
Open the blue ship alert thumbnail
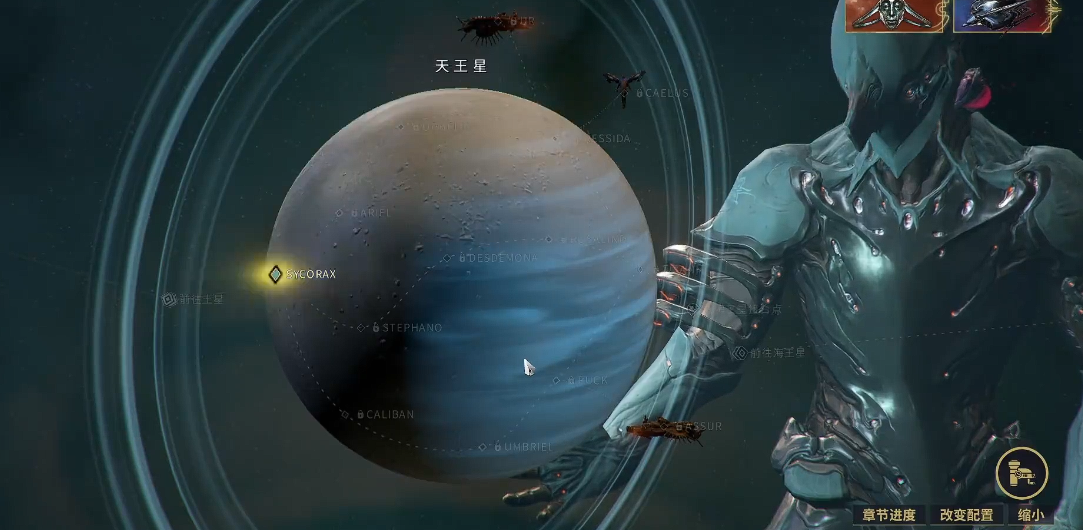point(1005,16)
